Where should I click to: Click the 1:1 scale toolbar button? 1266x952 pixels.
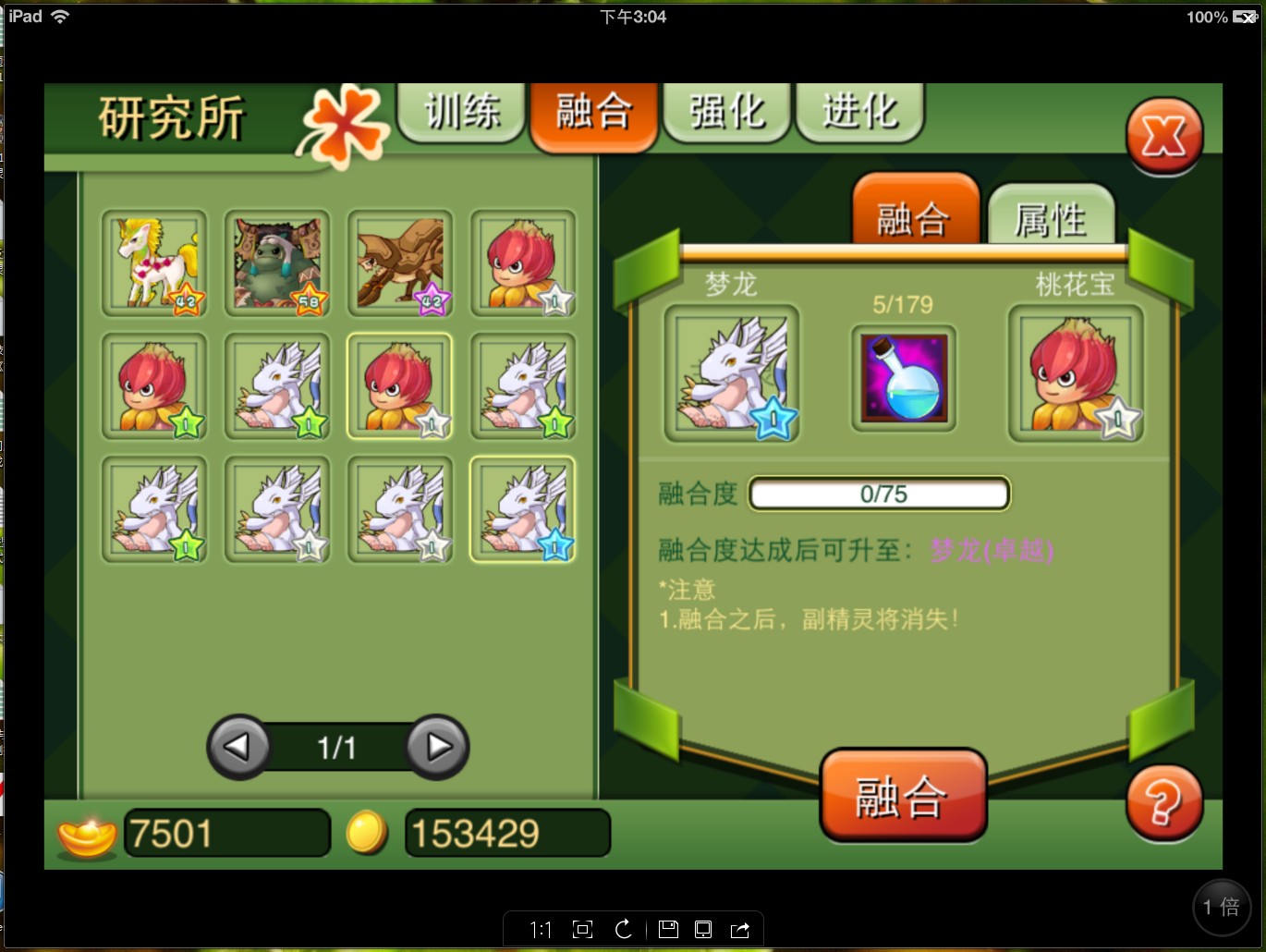point(541,930)
